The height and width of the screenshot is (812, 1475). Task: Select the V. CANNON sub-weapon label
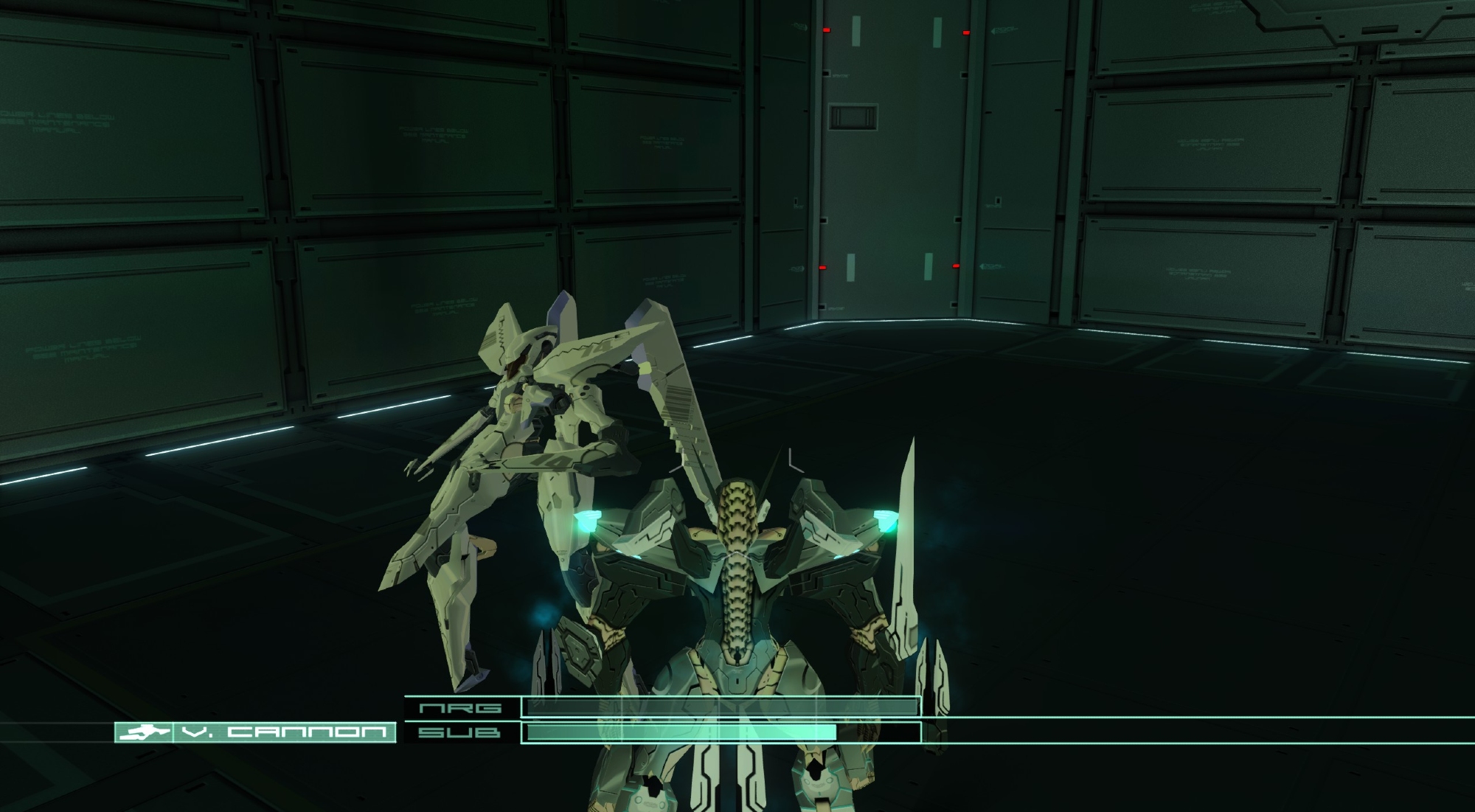click(284, 732)
